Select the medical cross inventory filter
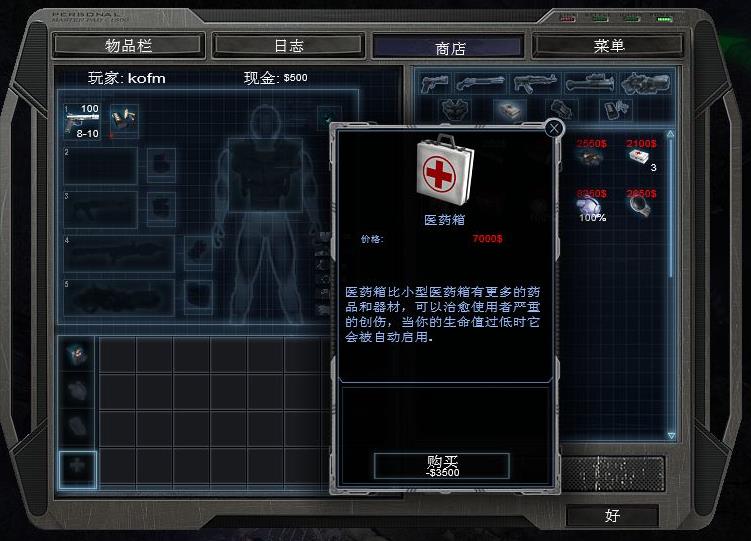Image resolution: width=751 pixels, height=541 pixels. (x=77, y=467)
